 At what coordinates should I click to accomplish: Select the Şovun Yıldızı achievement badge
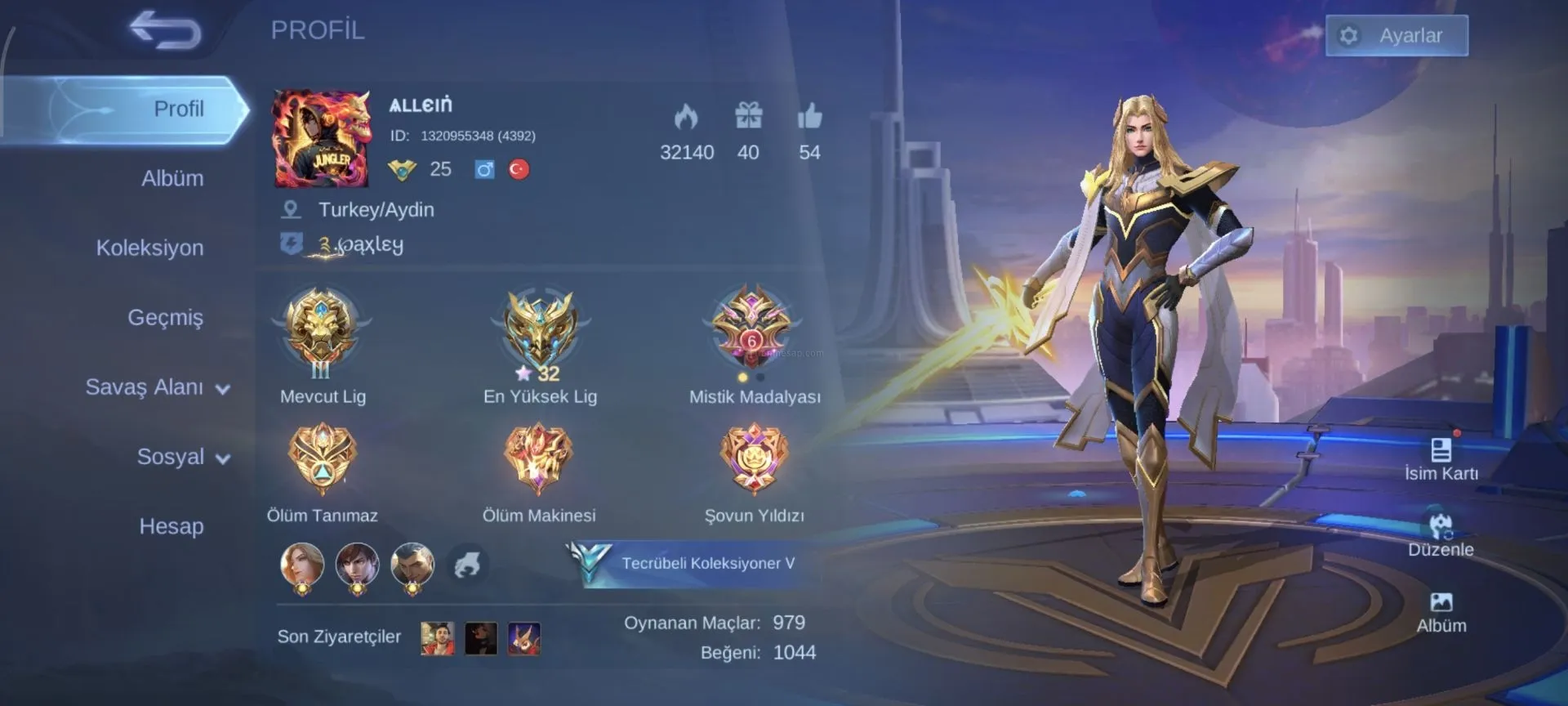[x=754, y=458]
